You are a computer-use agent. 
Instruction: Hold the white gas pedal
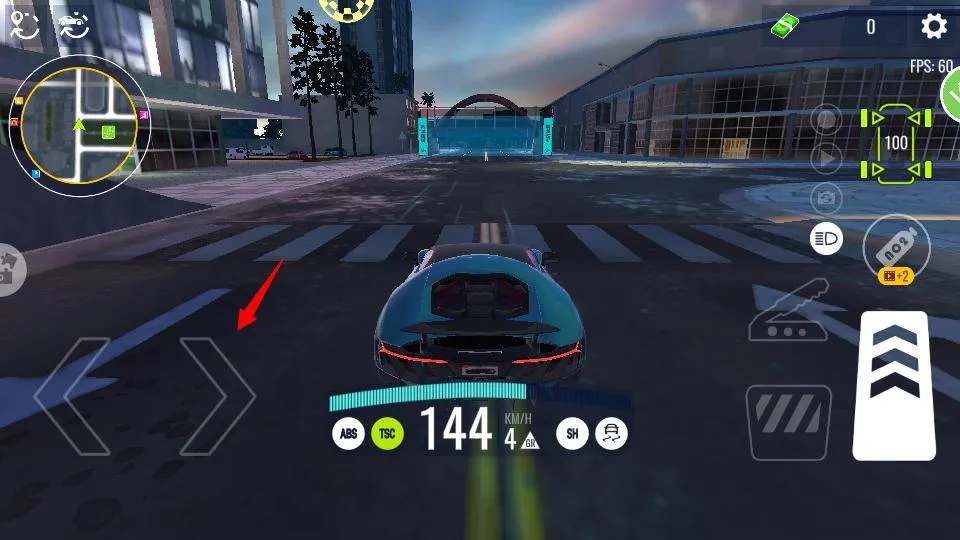[x=894, y=385]
